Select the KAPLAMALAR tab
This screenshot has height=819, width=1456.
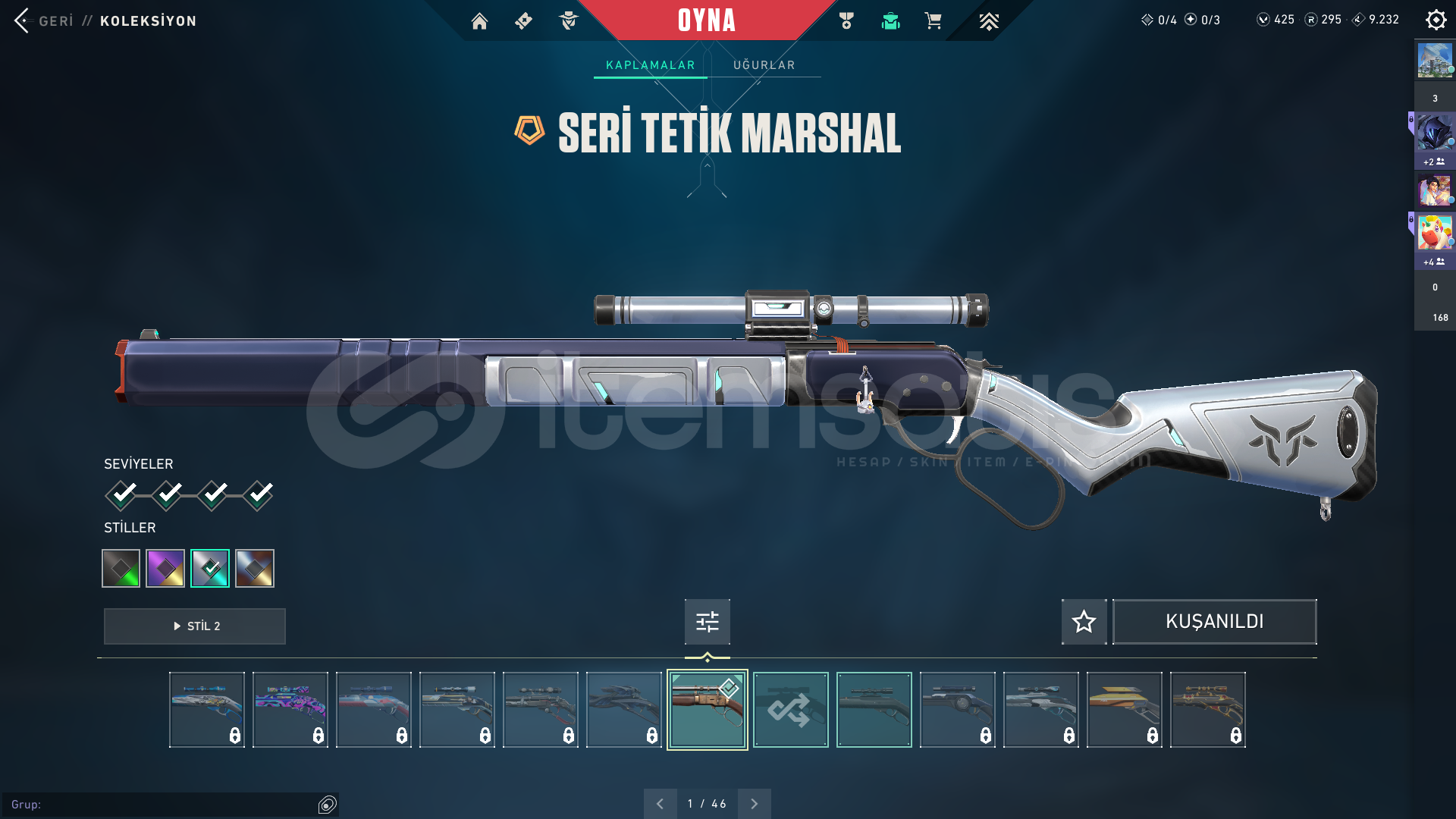(650, 65)
